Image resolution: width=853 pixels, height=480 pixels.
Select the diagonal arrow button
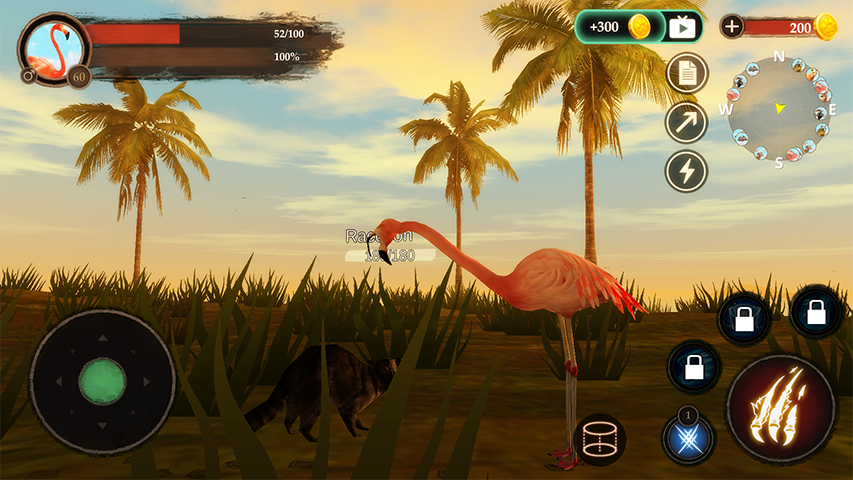(687, 122)
